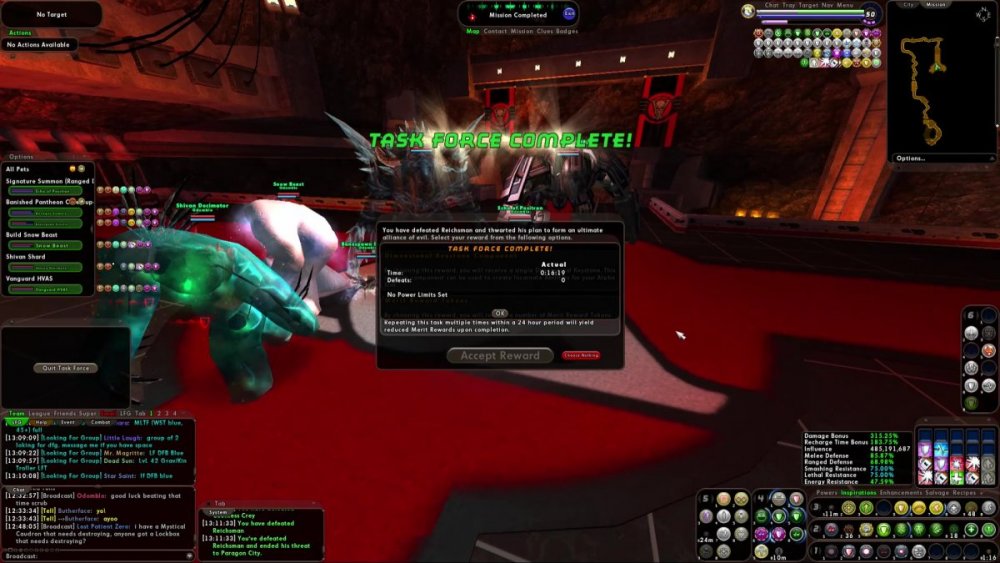Quit the Task Force

(x=66, y=368)
